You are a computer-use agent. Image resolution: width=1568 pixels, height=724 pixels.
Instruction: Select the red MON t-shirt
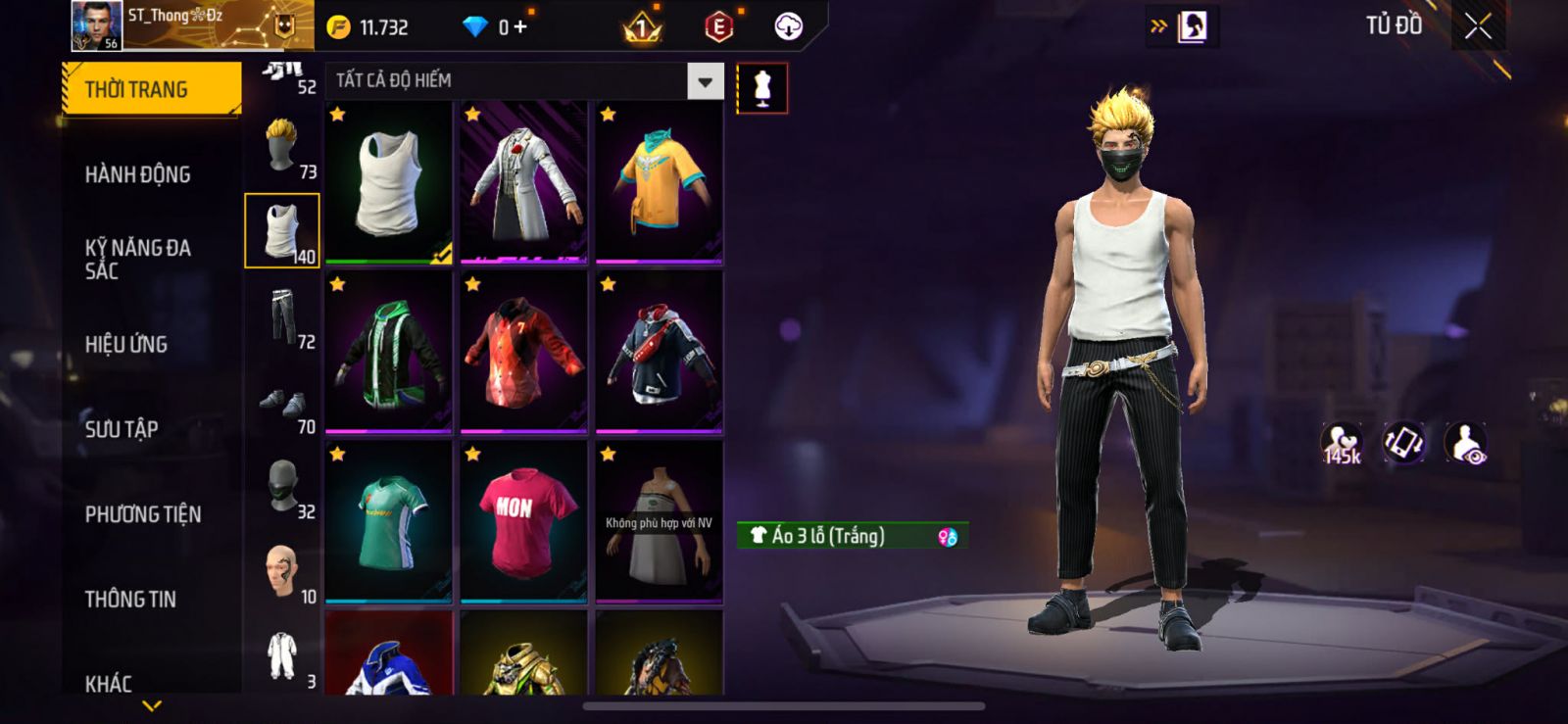click(524, 521)
